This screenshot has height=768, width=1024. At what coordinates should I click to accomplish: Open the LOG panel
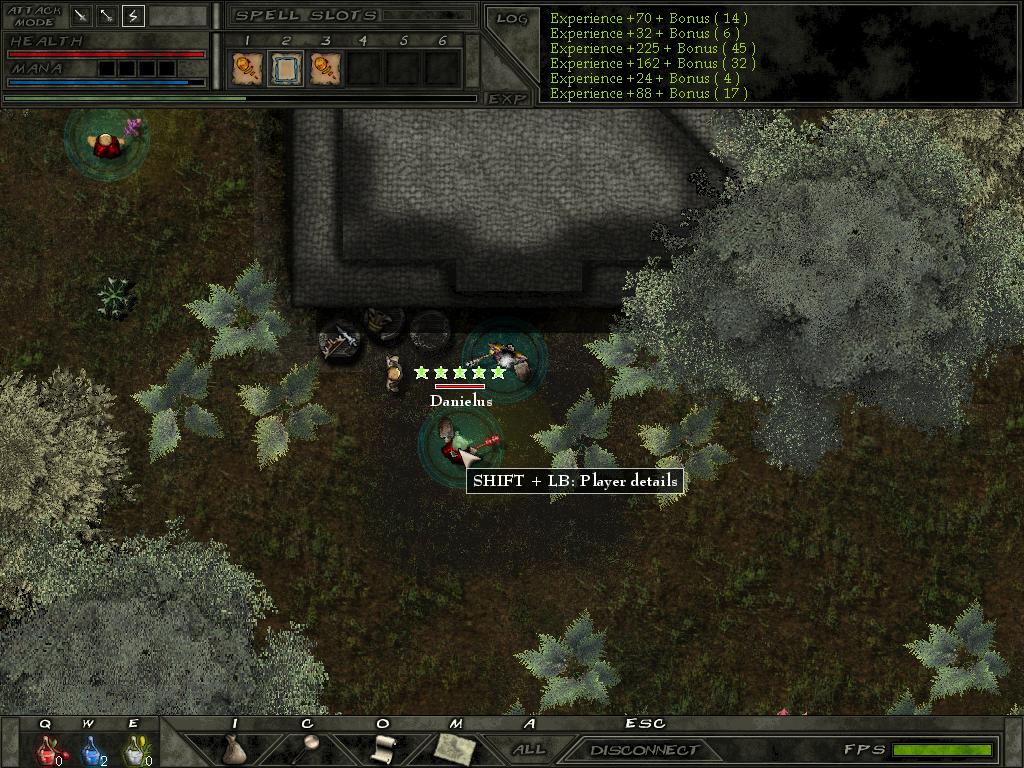(x=511, y=18)
